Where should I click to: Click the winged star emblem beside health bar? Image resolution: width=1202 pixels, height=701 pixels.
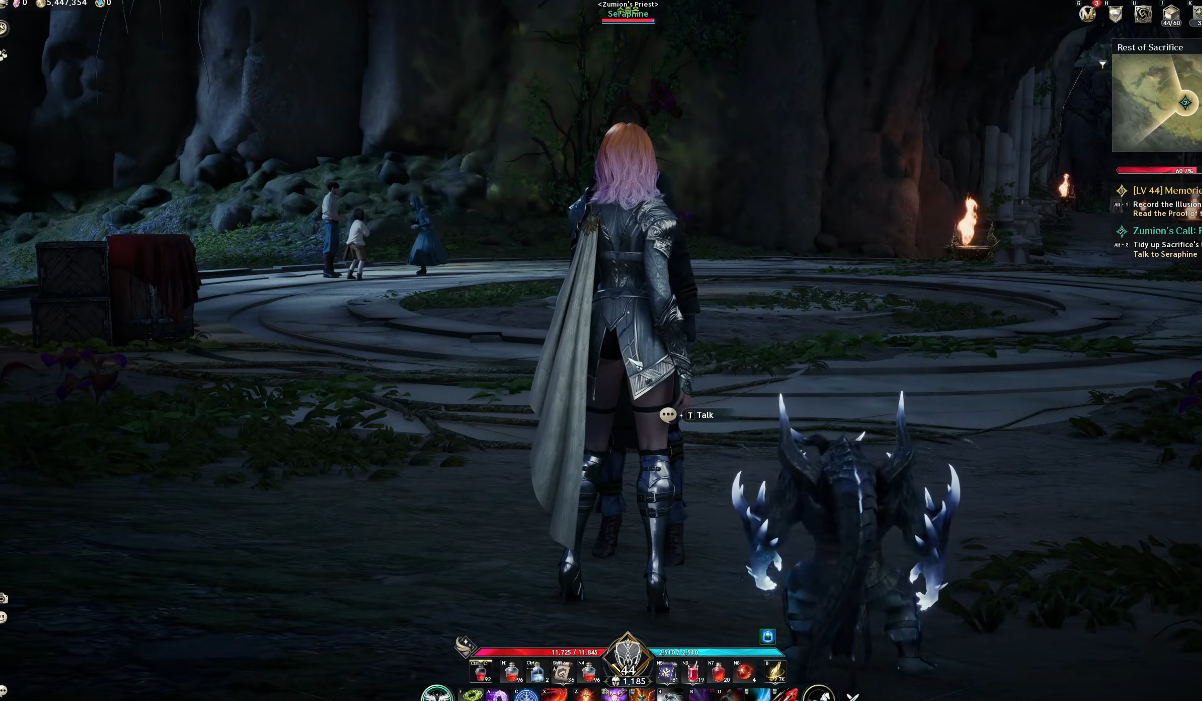[464, 646]
